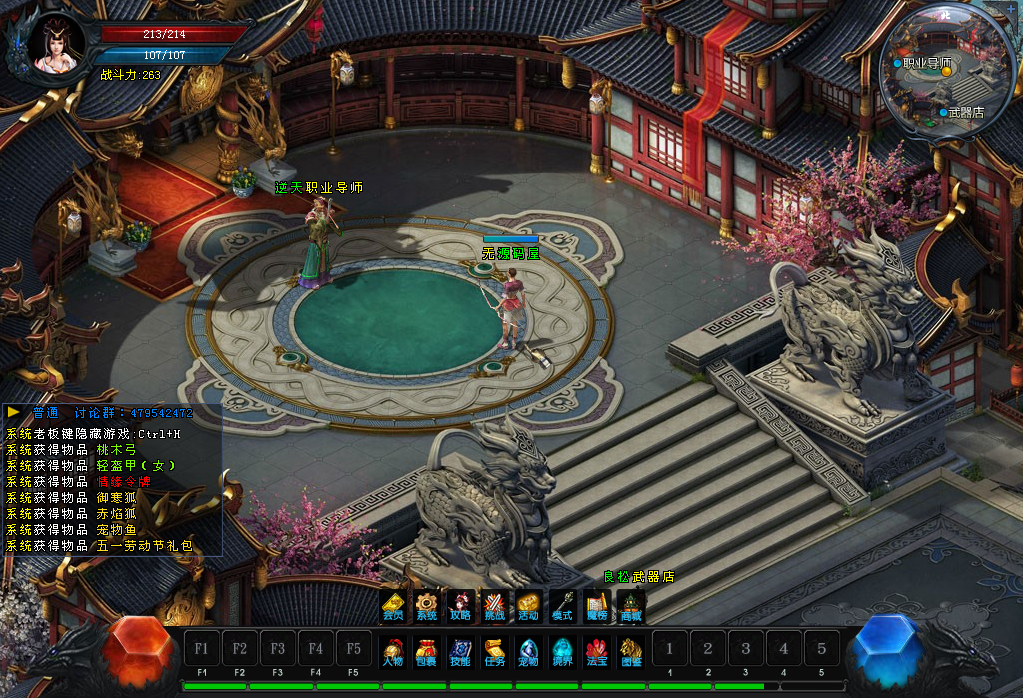1023x698 pixels.
Task: Open the 商城 (Shop) pagoda icon
Action: [x=631, y=606]
